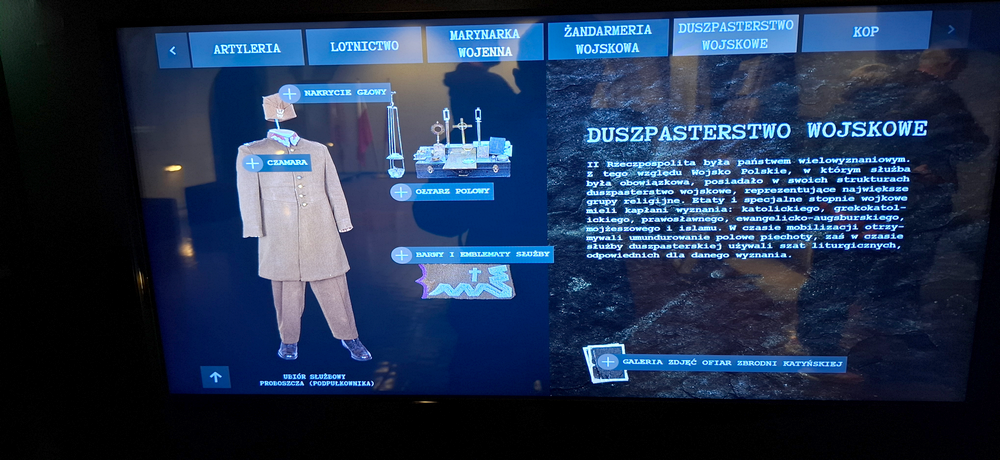Open the Lotnictwo tab

(364, 46)
